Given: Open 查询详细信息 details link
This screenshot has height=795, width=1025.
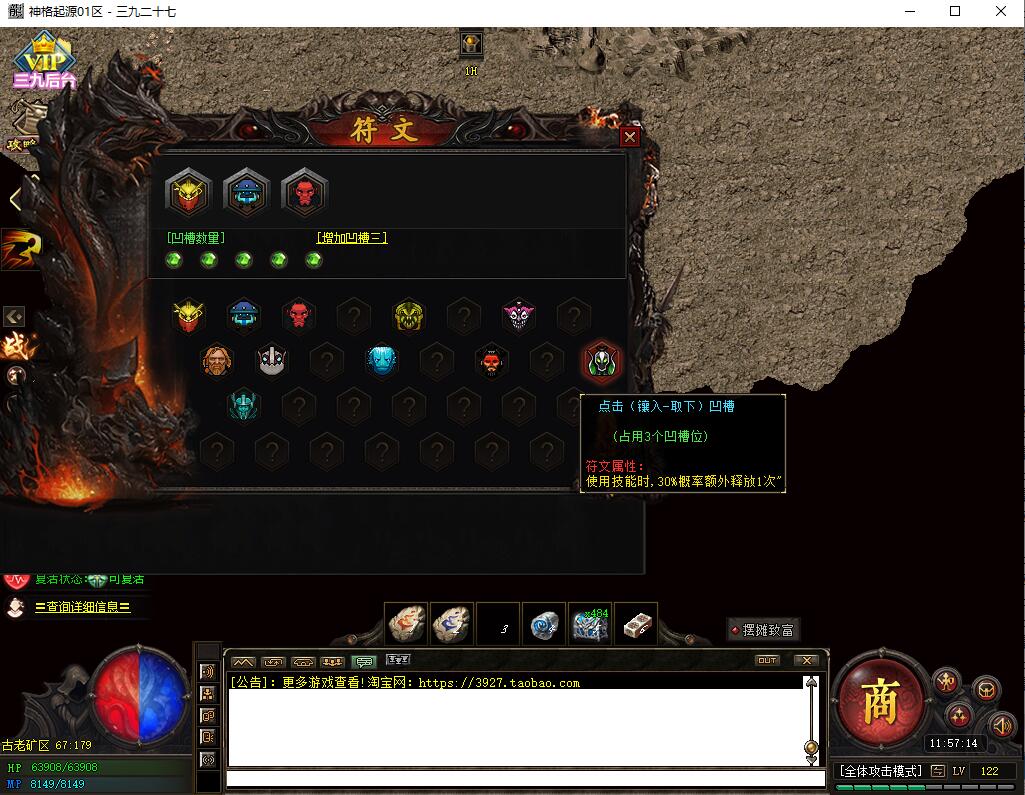Looking at the screenshot, I should (x=82, y=607).
